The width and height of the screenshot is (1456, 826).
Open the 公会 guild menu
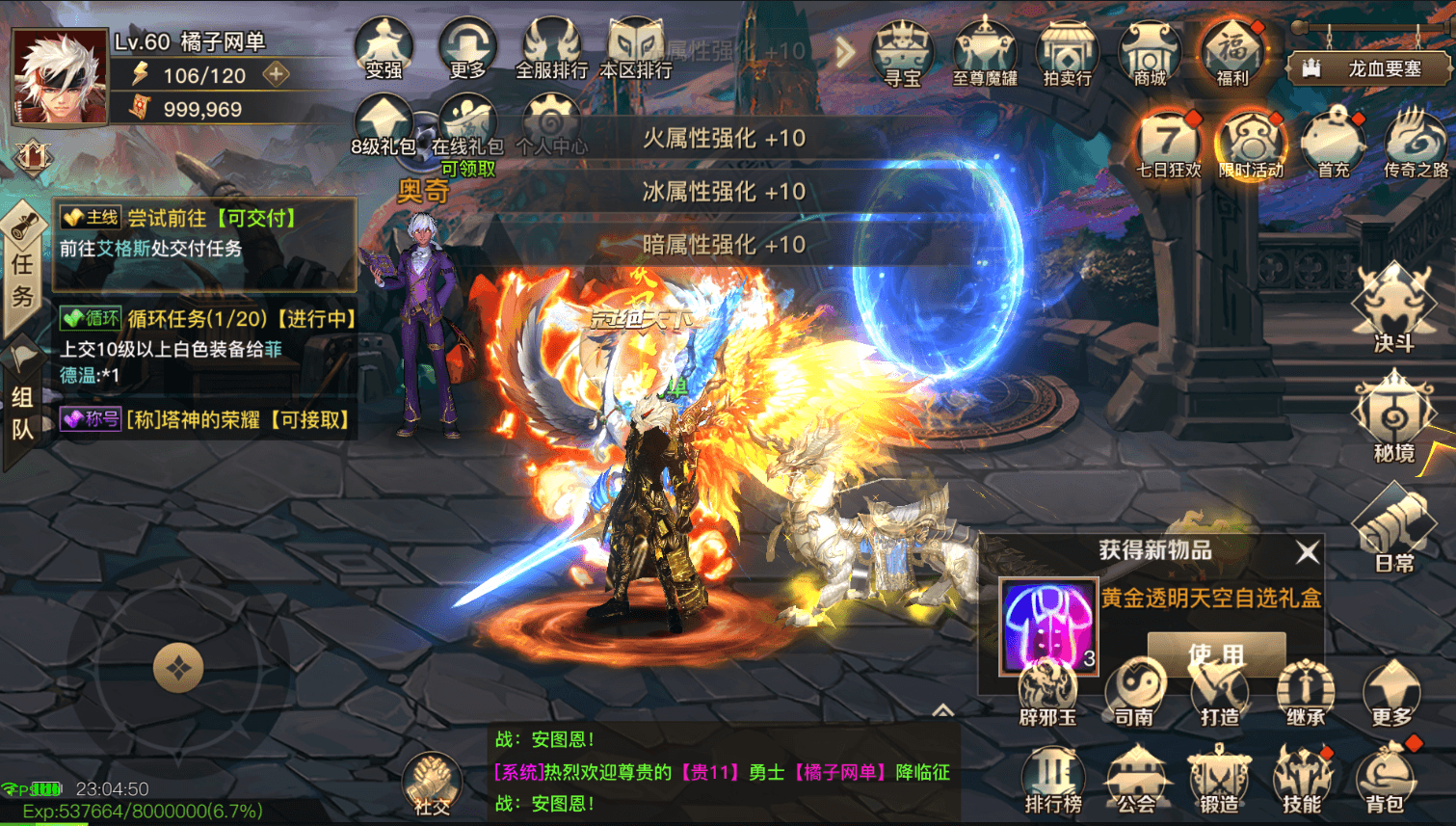[1136, 781]
